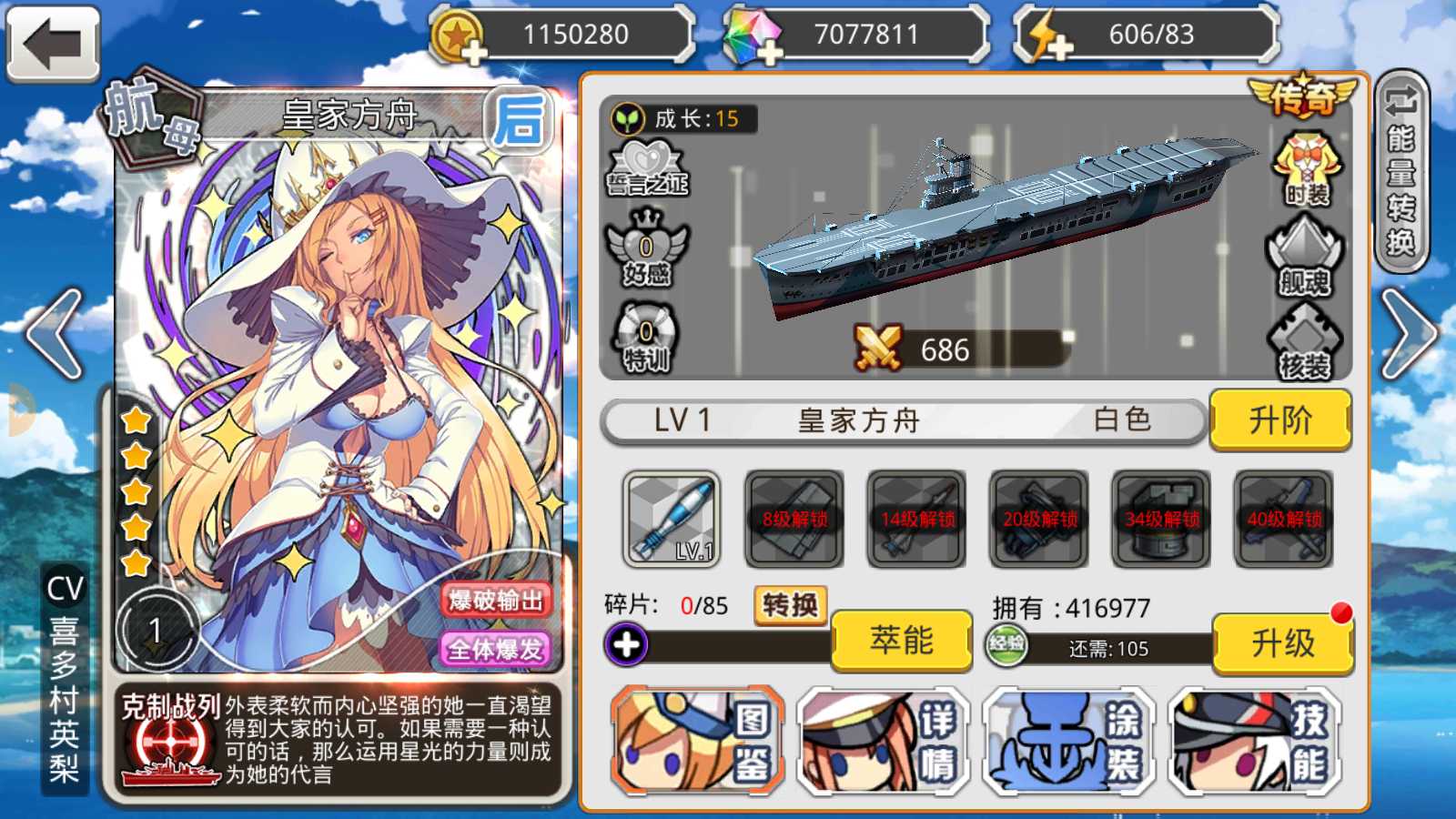Open the 核装 core equipment menu
This screenshot has height=819, width=1456.
1304,341
